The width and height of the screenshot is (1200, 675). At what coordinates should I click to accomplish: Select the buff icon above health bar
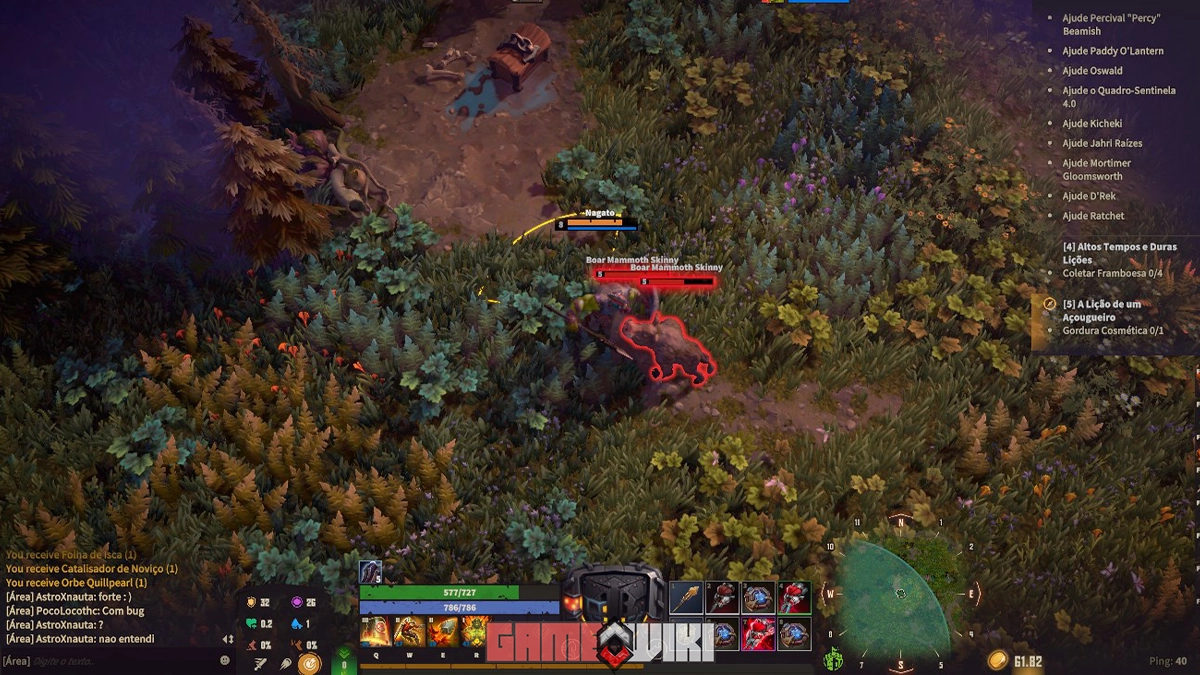pos(370,572)
